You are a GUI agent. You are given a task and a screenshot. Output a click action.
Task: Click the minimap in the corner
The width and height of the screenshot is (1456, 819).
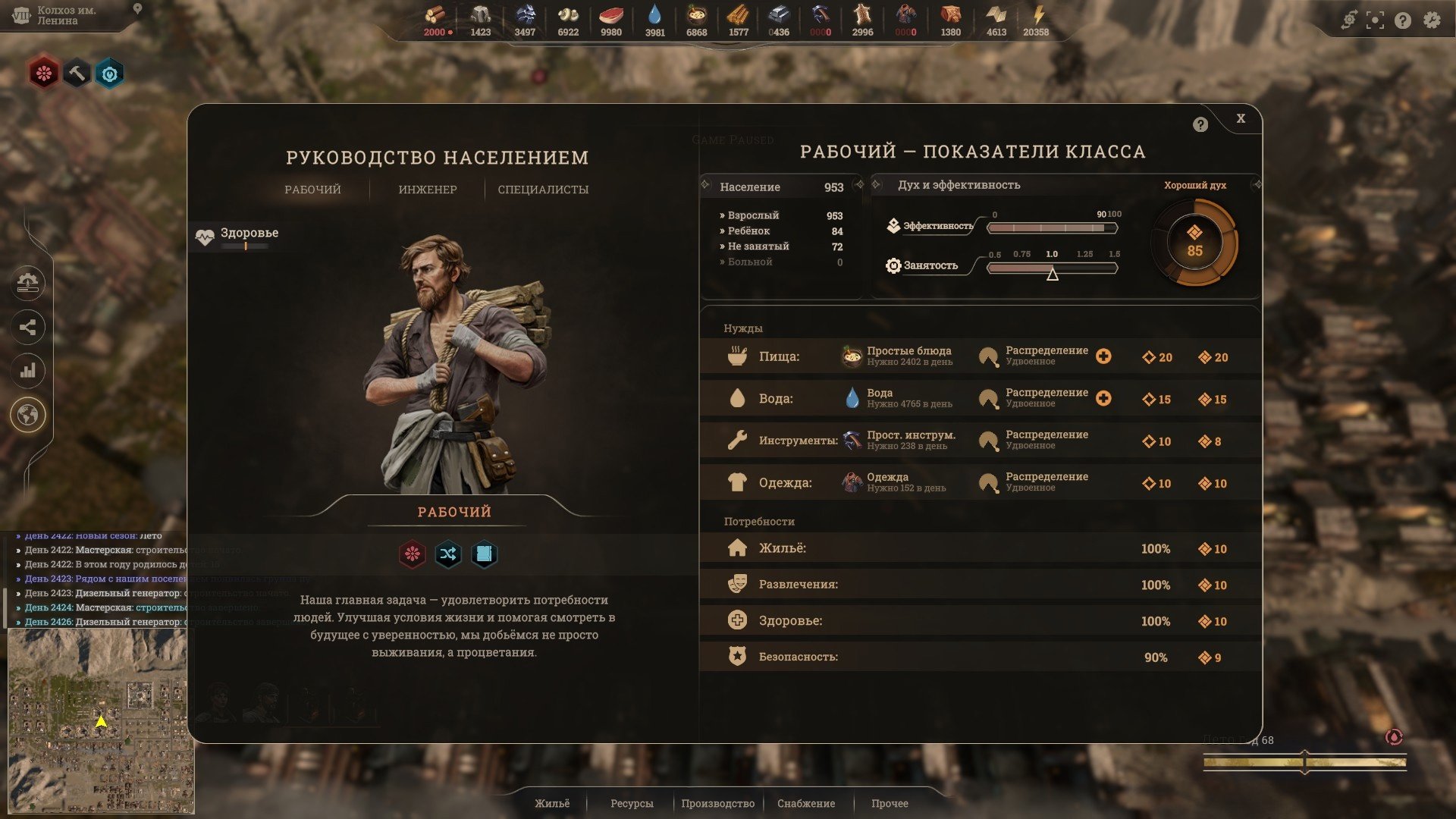click(x=100, y=720)
